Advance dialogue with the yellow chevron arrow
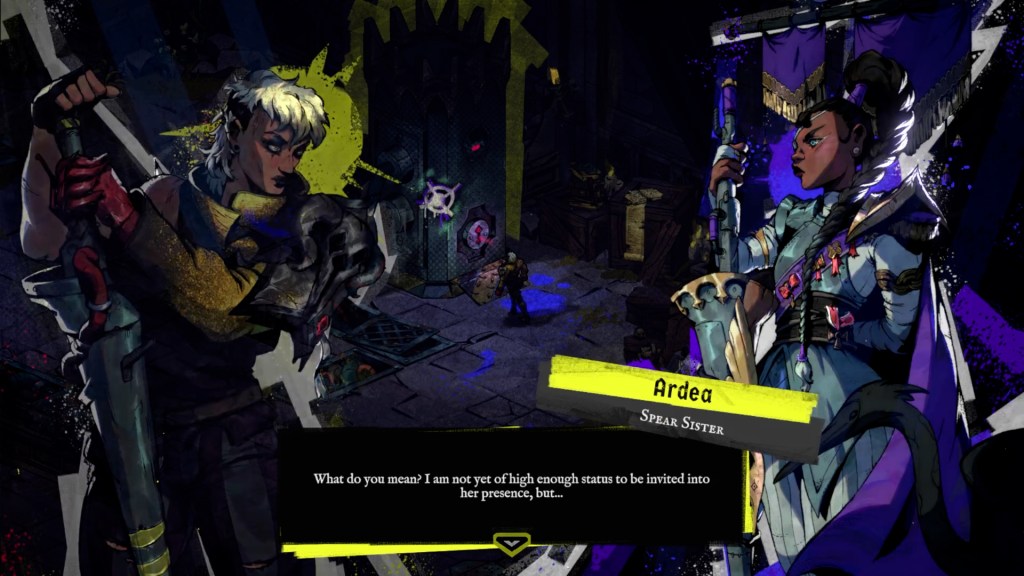This screenshot has width=1024, height=576. [x=512, y=543]
